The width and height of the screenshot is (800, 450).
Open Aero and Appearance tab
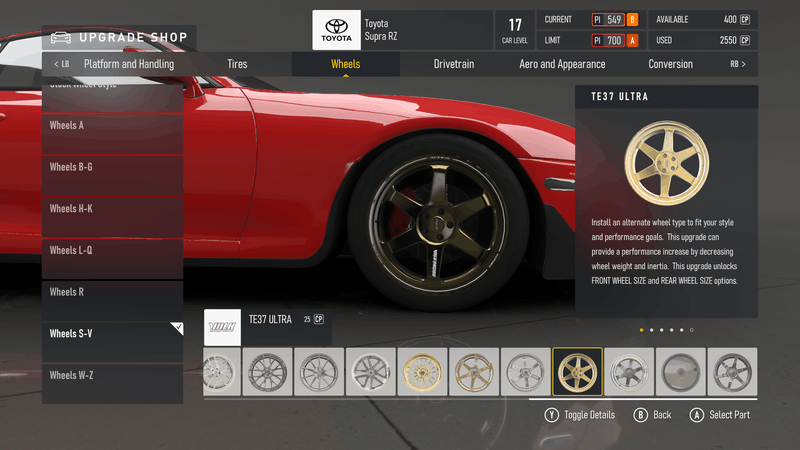562,64
